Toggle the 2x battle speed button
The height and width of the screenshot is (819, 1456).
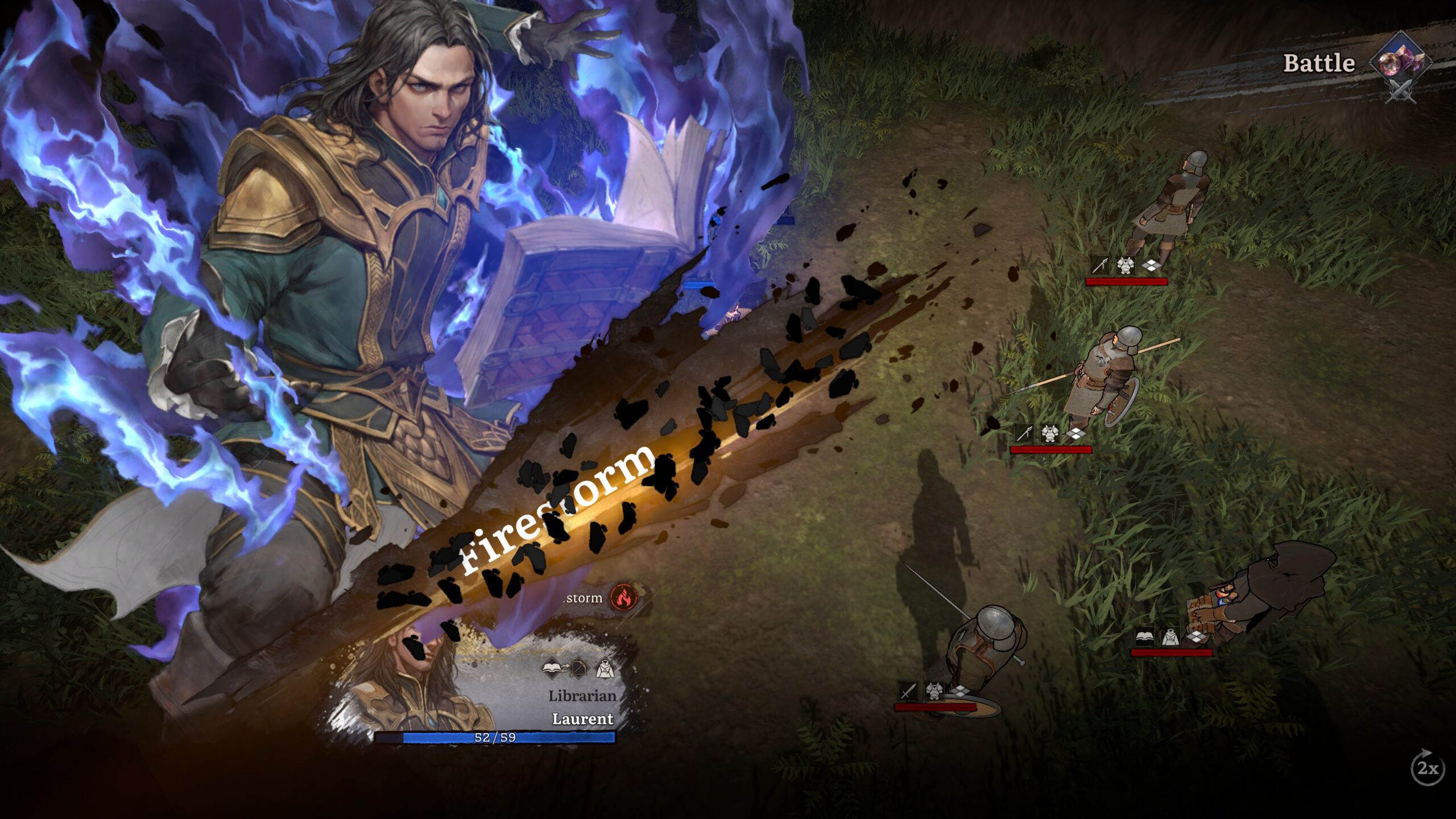pos(1427,769)
